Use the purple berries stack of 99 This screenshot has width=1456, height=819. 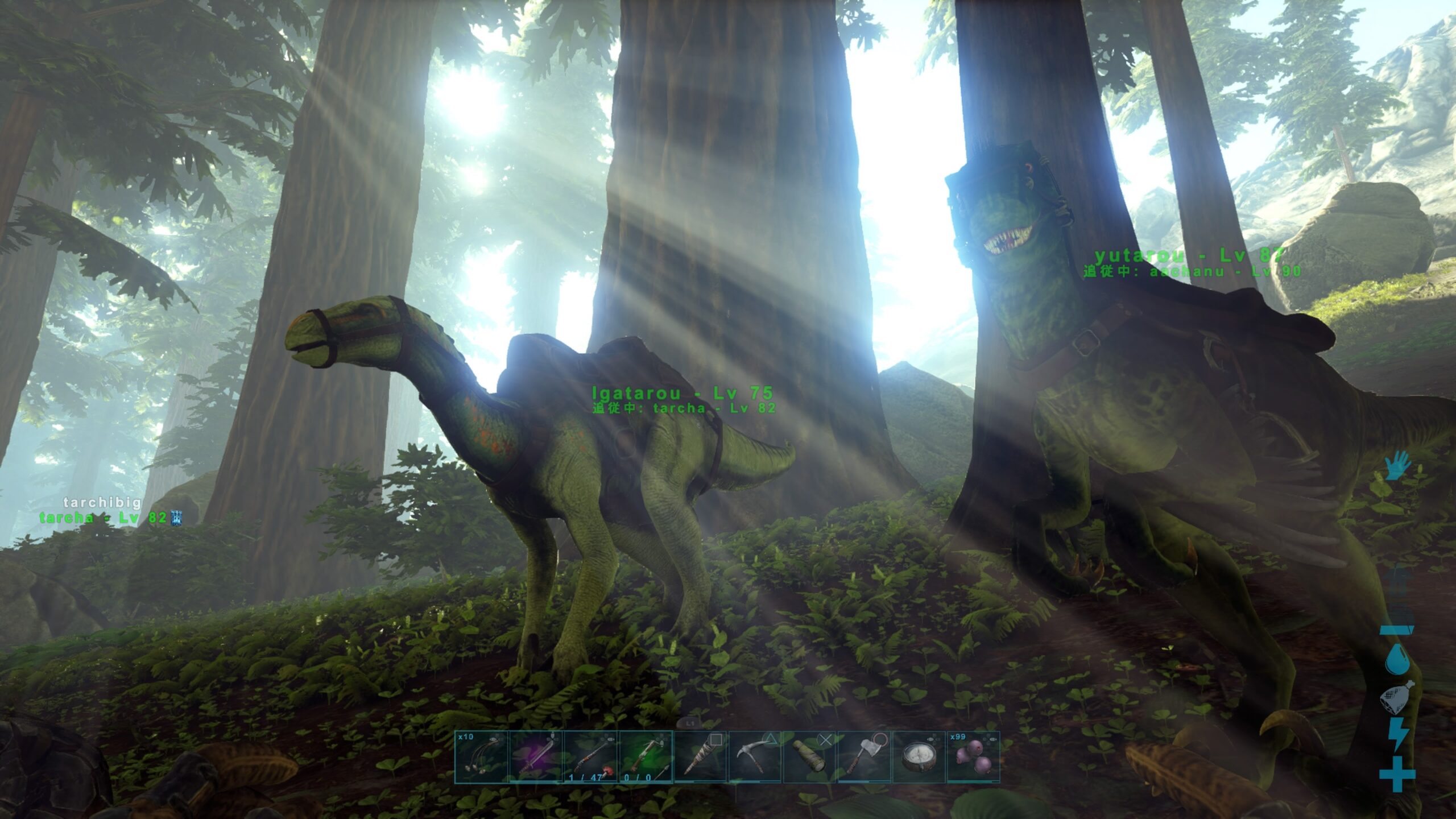973,757
